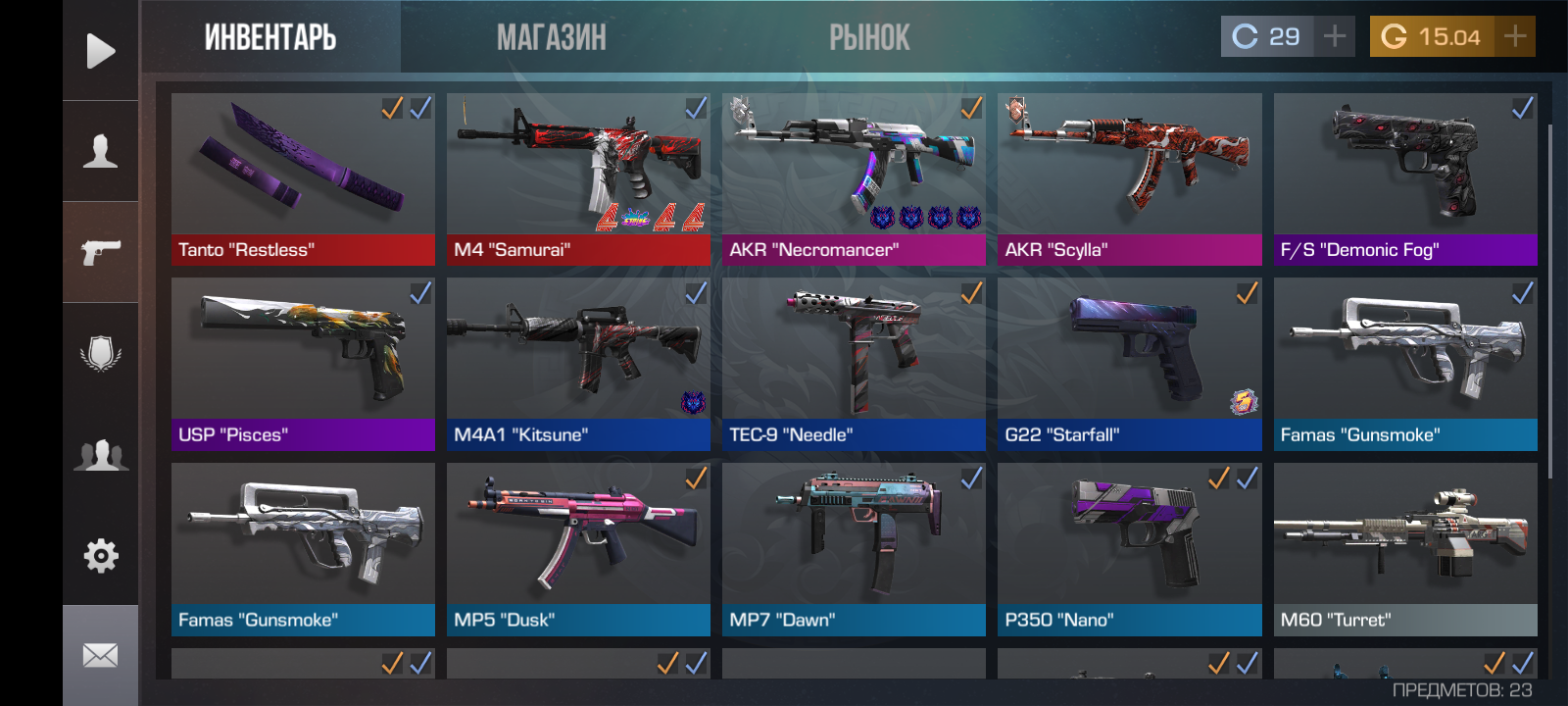Select the Tanto "Restless" knife
Image resolution: width=1568 pixels, height=706 pixels.
(x=303, y=178)
